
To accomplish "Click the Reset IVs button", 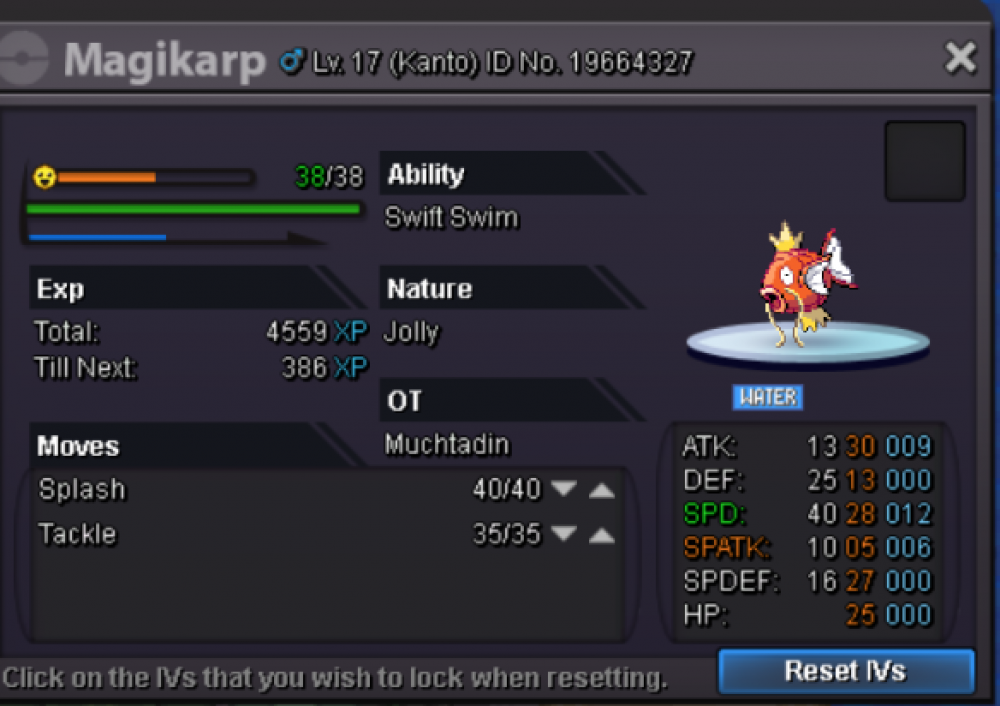I will [845, 671].
